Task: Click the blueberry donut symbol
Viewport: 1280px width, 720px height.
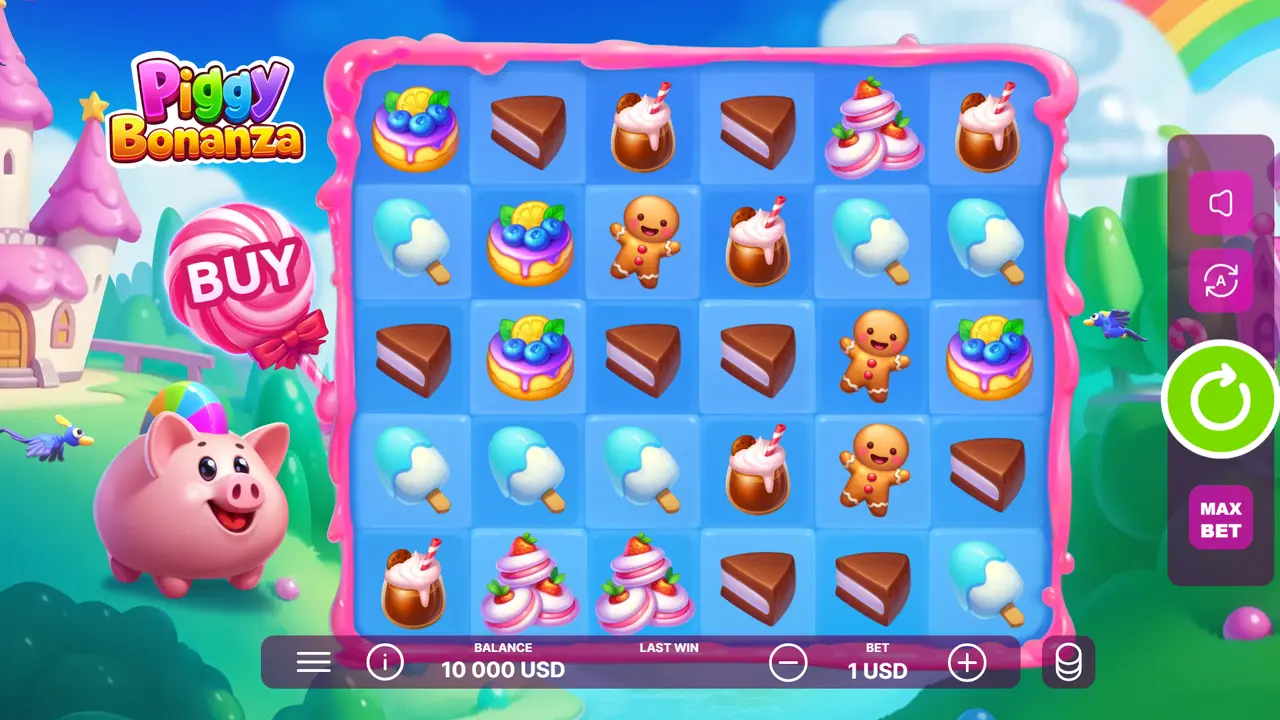Action: click(414, 127)
